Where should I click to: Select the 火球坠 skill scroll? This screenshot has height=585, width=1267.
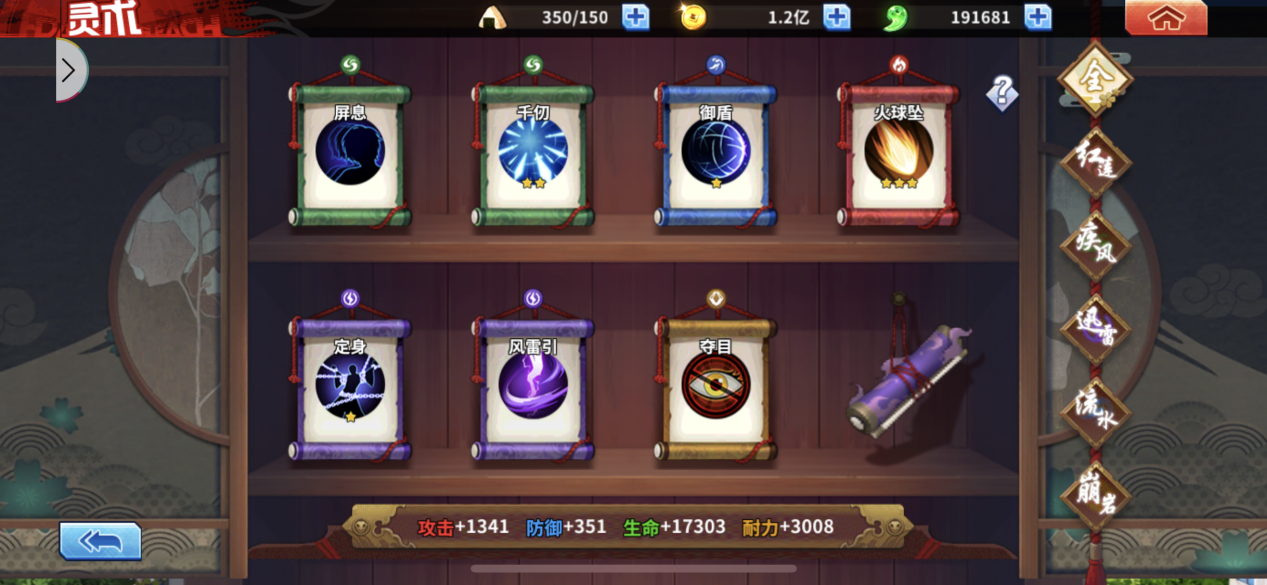coord(898,152)
